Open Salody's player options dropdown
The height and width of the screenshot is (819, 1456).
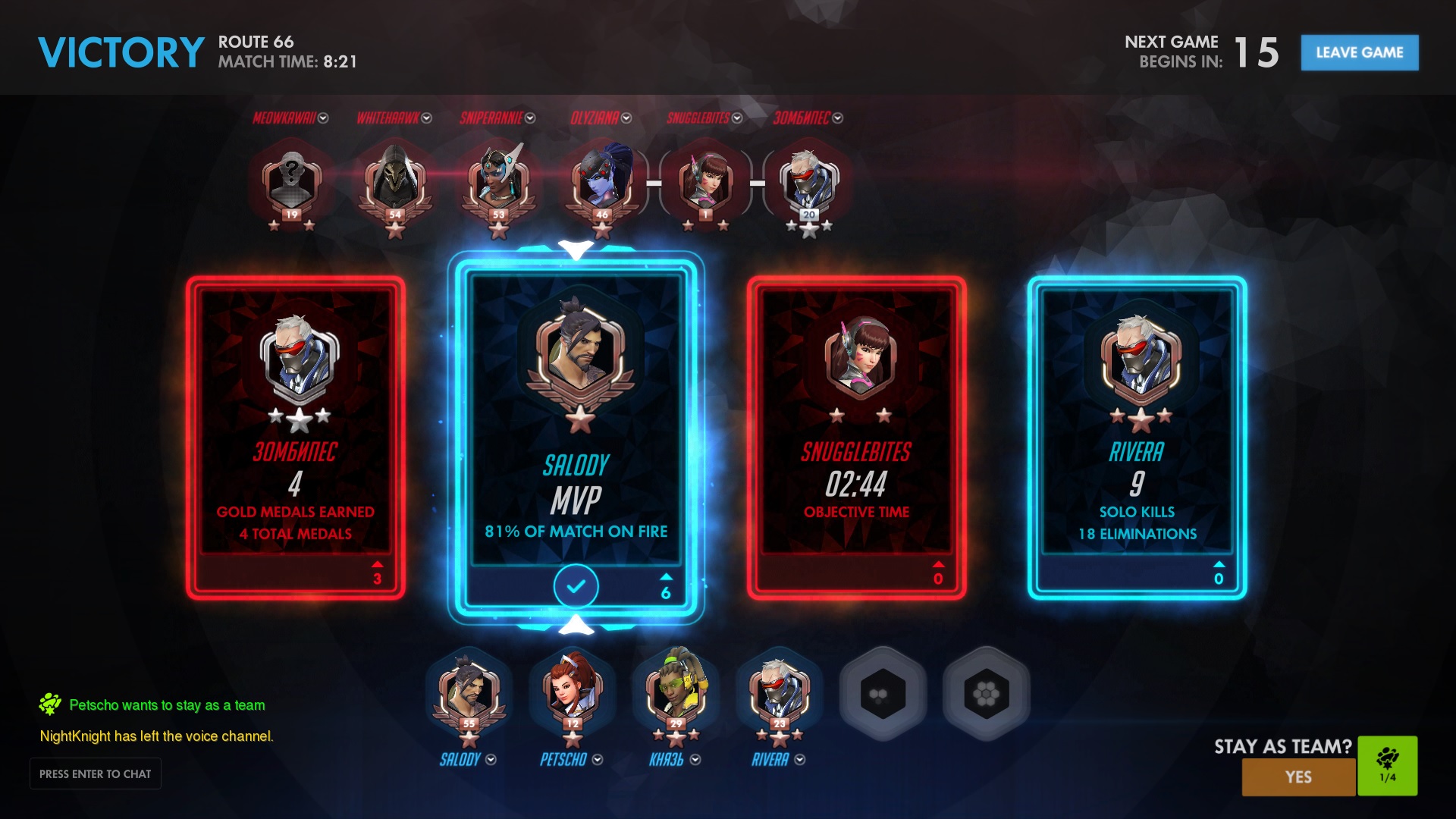click(x=491, y=759)
